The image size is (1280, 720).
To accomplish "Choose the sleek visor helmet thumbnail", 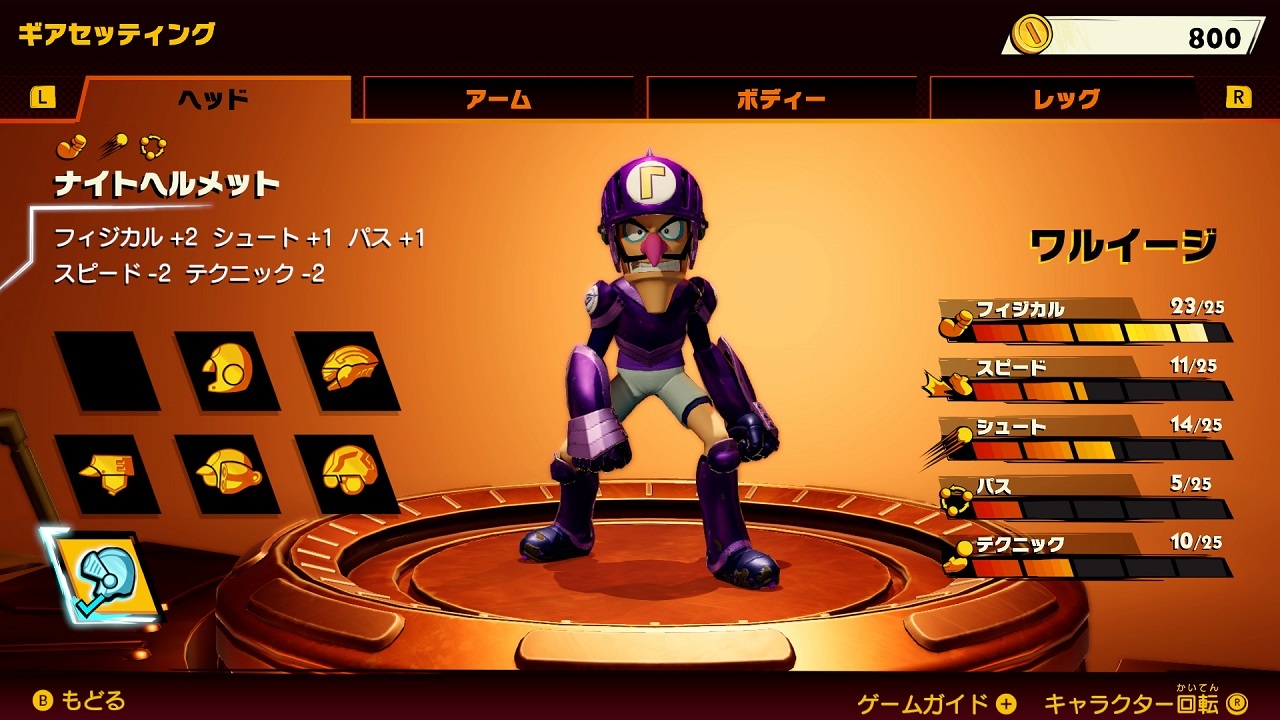I will pyautogui.click(x=345, y=368).
